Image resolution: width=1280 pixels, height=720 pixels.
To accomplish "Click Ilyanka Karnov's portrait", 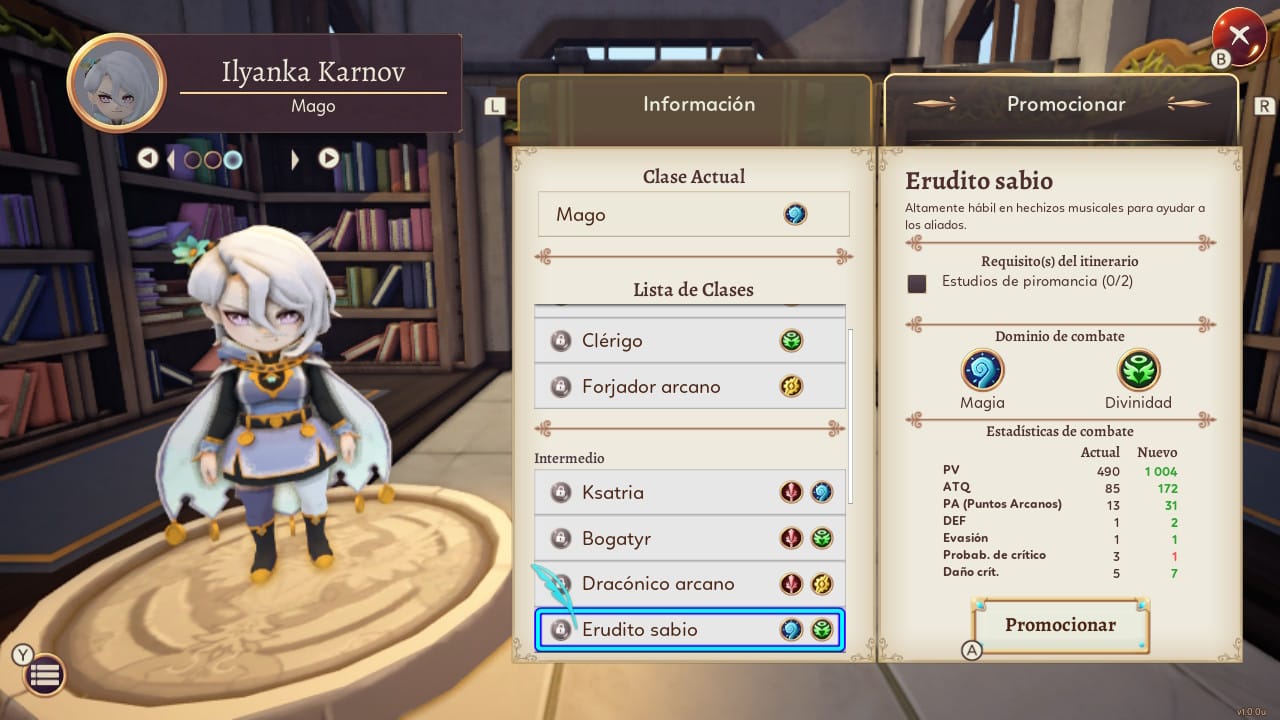I will (x=116, y=83).
